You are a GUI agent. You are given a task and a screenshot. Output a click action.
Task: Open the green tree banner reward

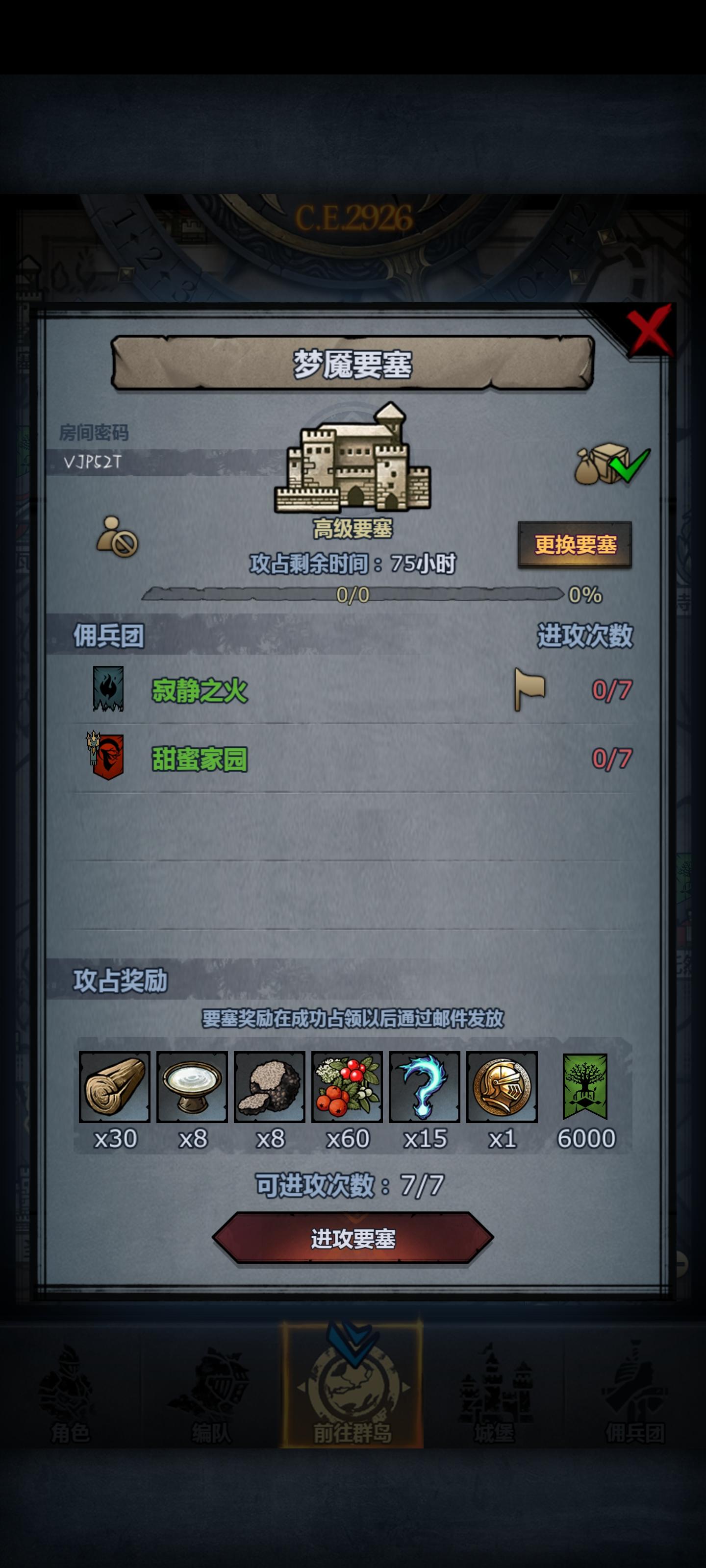click(583, 1087)
